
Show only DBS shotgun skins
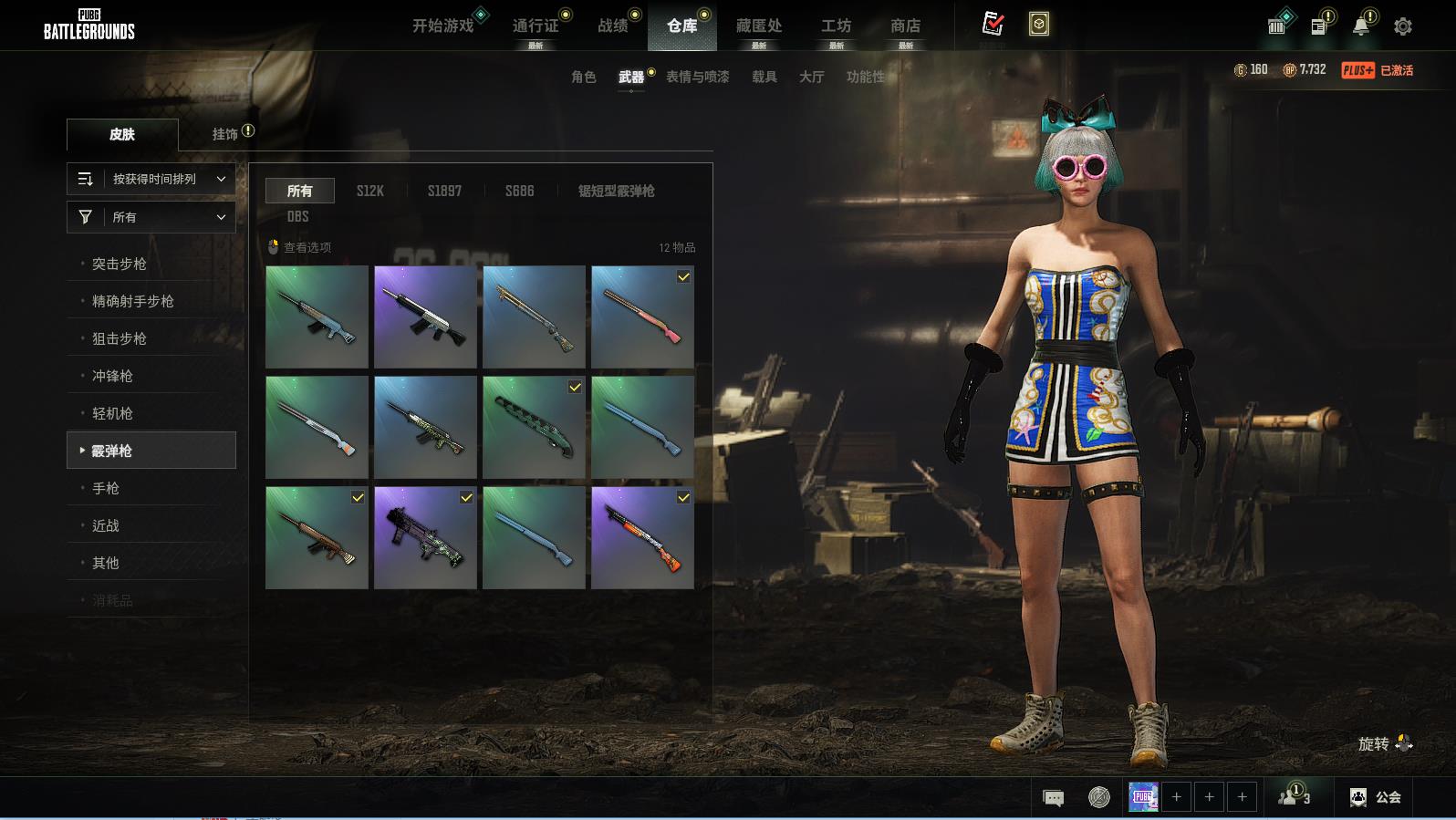298,216
